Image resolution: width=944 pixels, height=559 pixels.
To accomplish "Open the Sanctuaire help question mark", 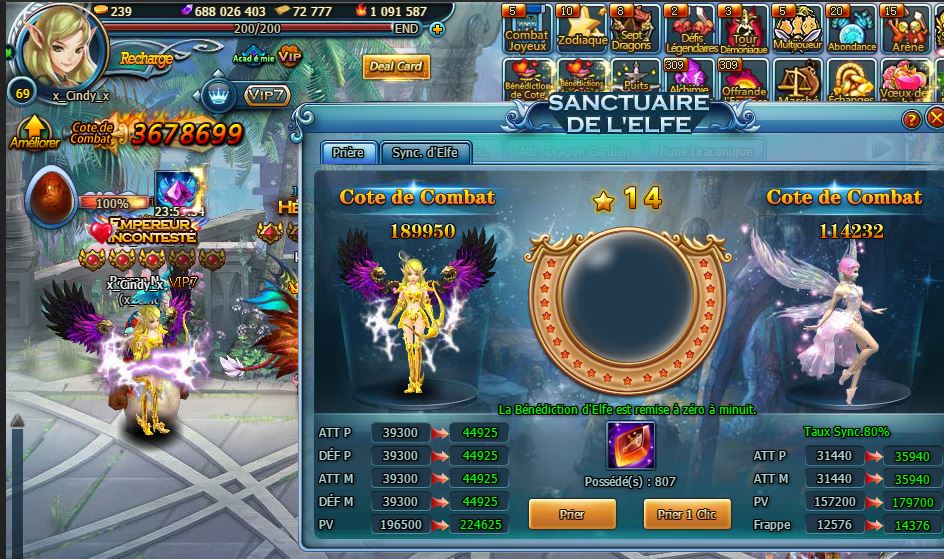I will tap(911, 119).
